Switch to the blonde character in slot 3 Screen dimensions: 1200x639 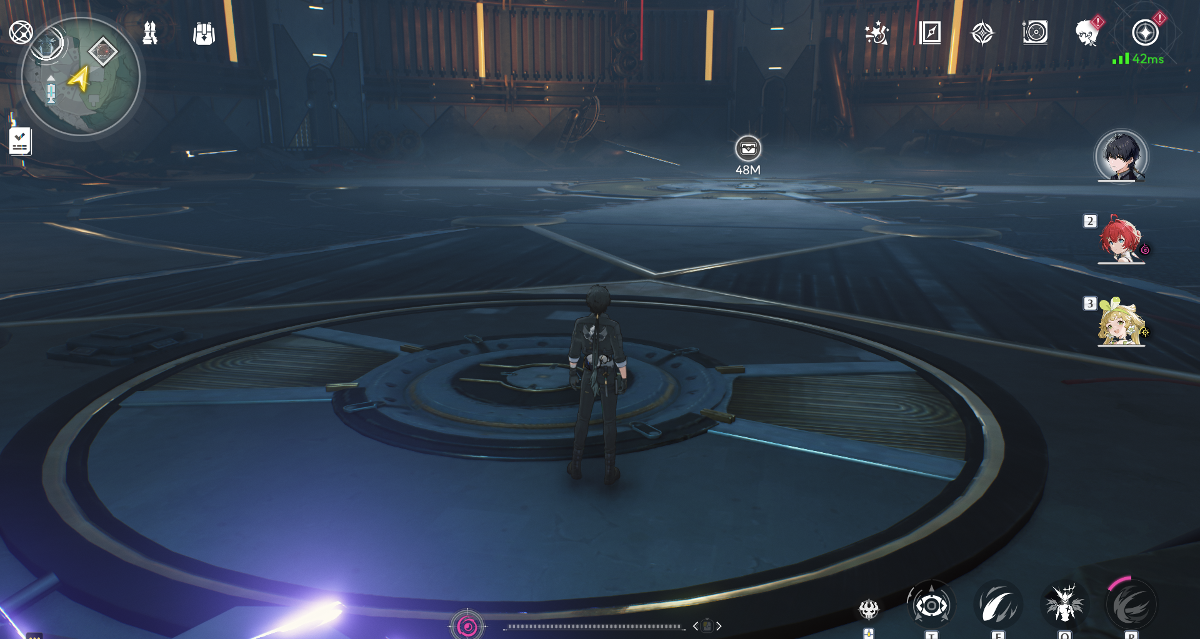[1120, 323]
